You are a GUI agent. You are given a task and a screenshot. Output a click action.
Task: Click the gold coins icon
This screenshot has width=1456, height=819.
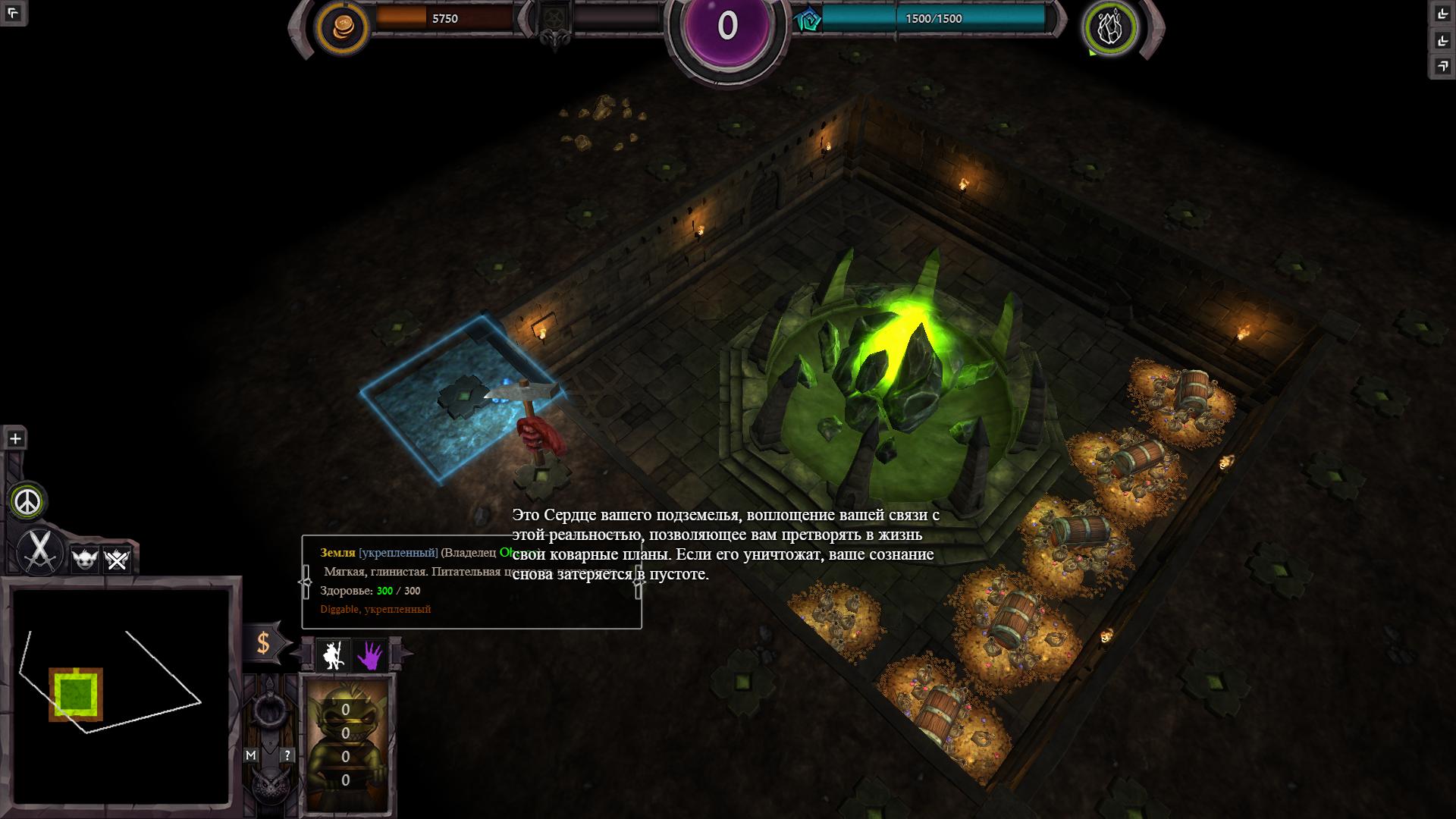341,27
